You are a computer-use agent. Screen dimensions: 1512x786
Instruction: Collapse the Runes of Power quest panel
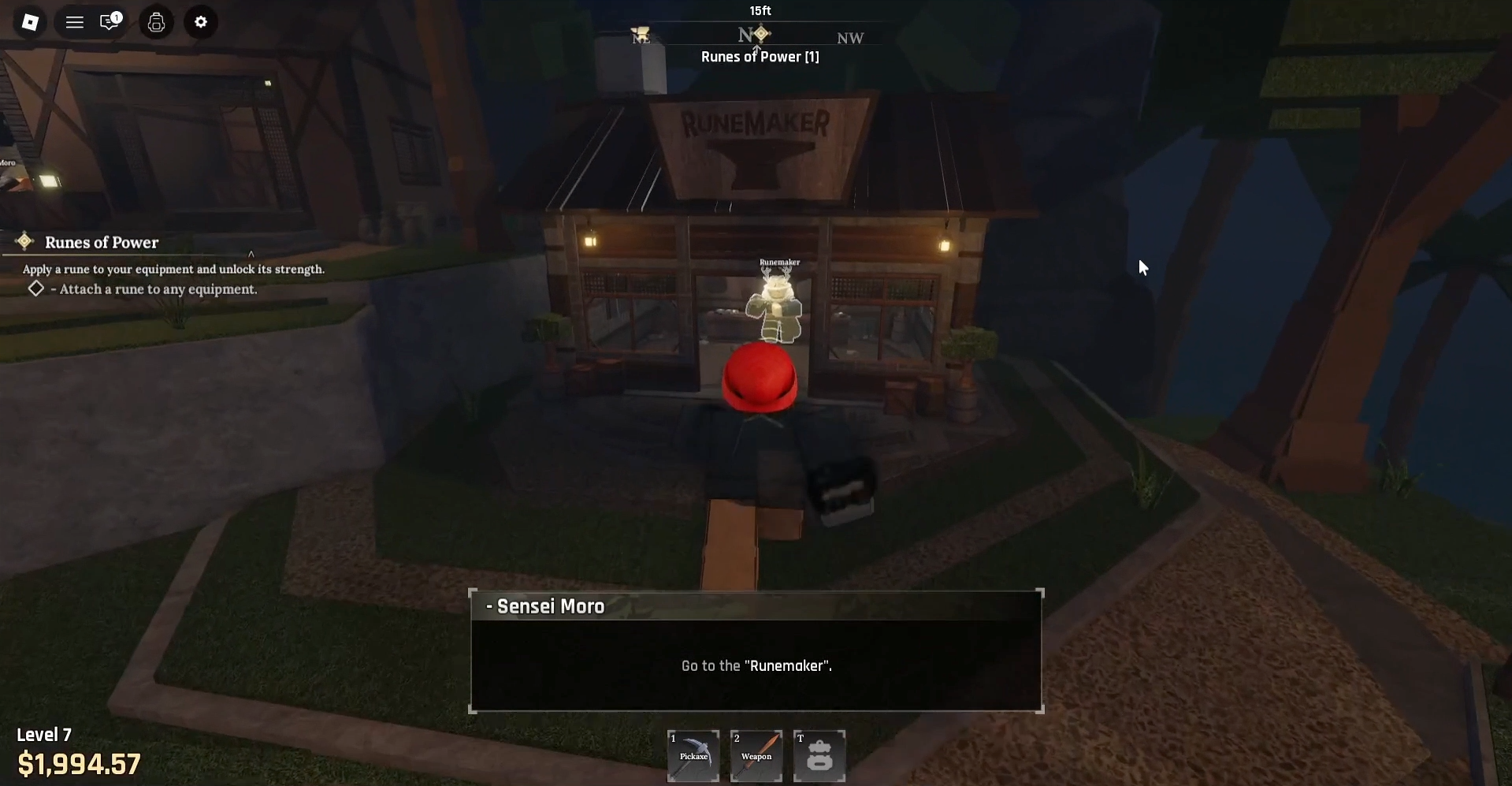251,254
